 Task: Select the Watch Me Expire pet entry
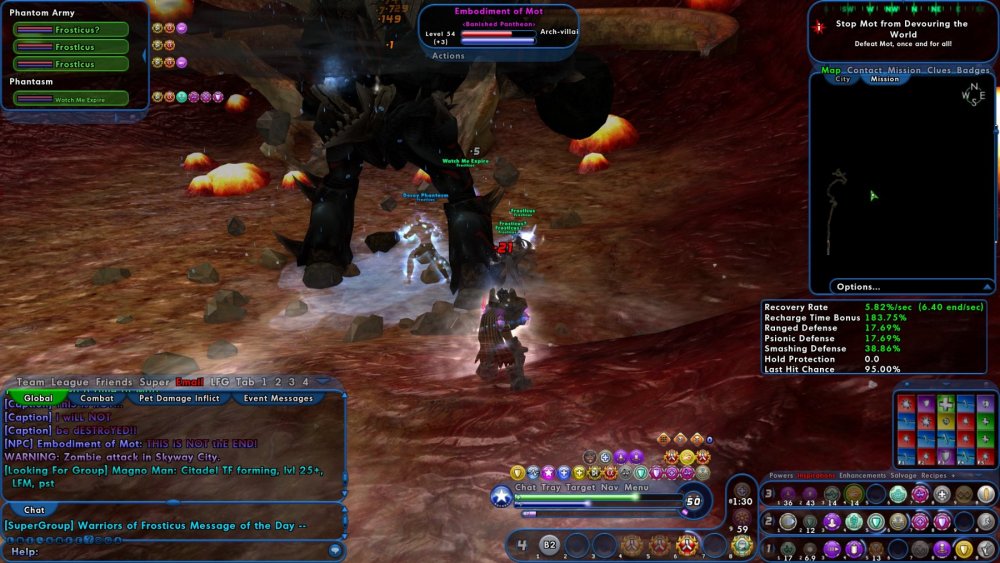click(x=71, y=99)
